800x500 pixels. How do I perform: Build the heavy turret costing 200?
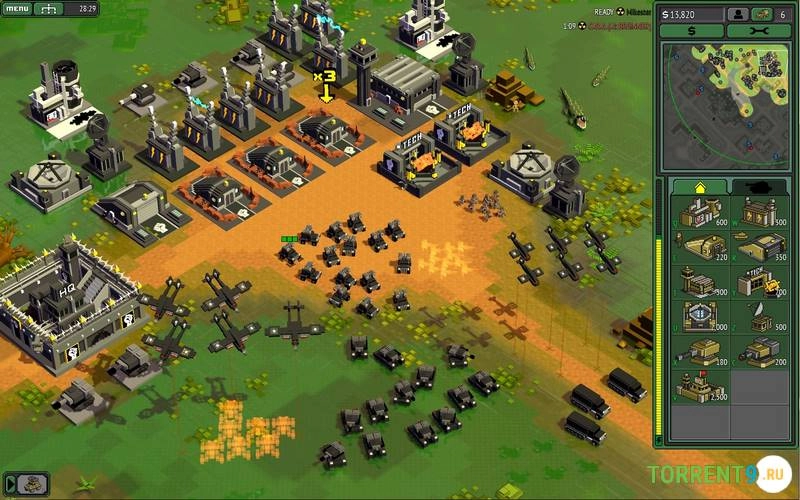pos(761,352)
